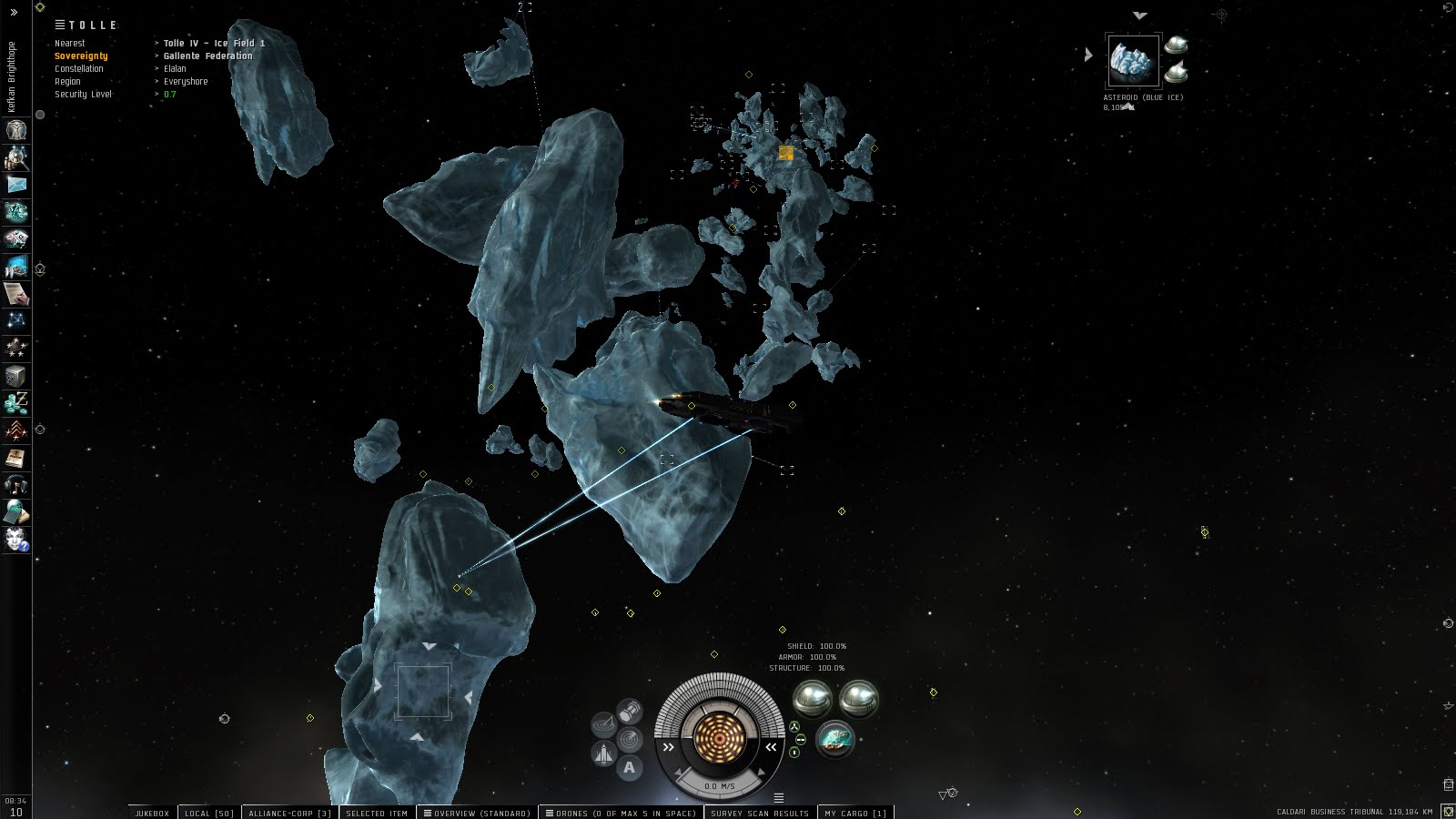Expand the Neocom sidebar with the double-arrow
1456x819 pixels.
pyautogui.click(x=14, y=13)
